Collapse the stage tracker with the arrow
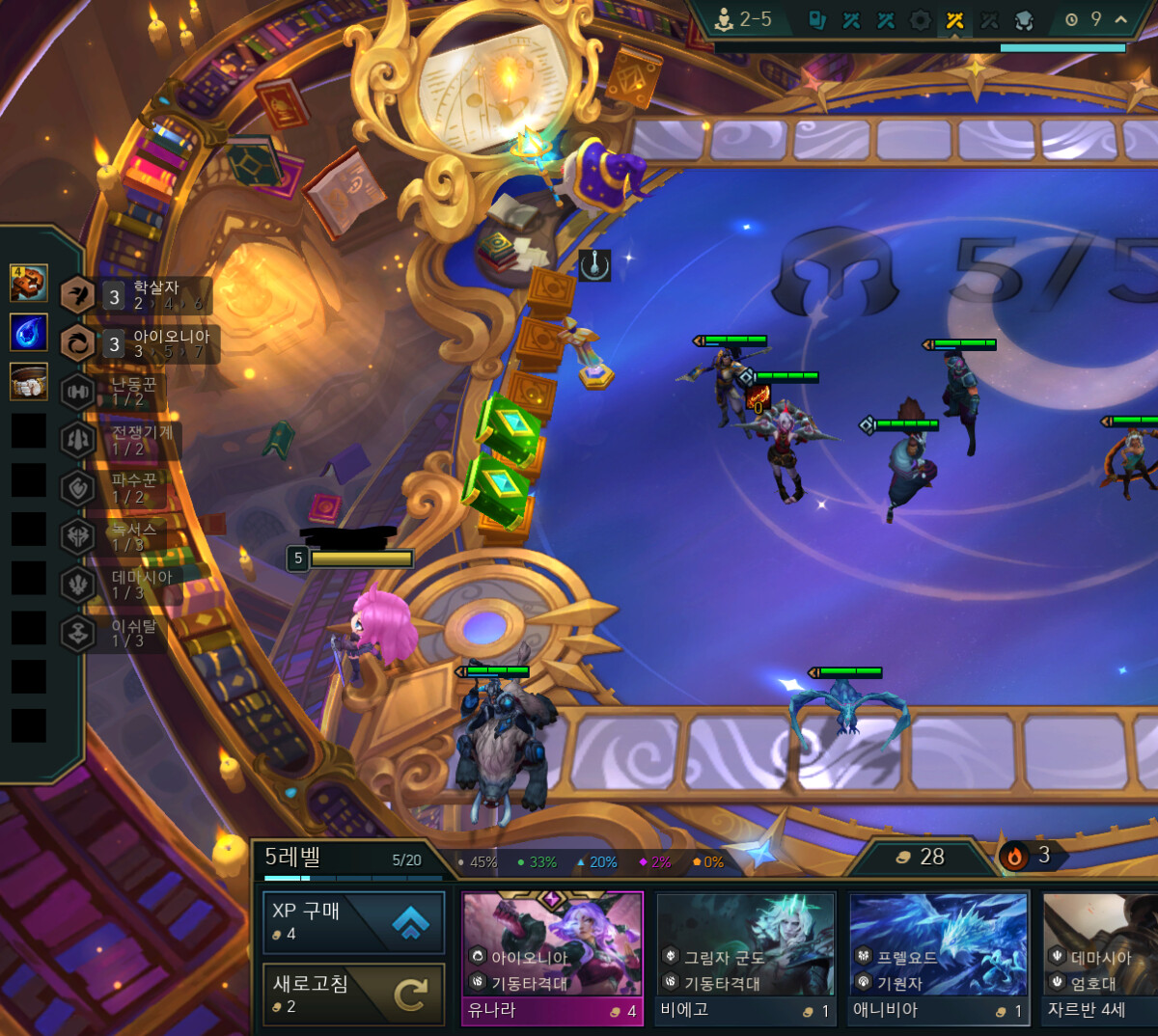1158x1036 pixels. [1120, 19]
